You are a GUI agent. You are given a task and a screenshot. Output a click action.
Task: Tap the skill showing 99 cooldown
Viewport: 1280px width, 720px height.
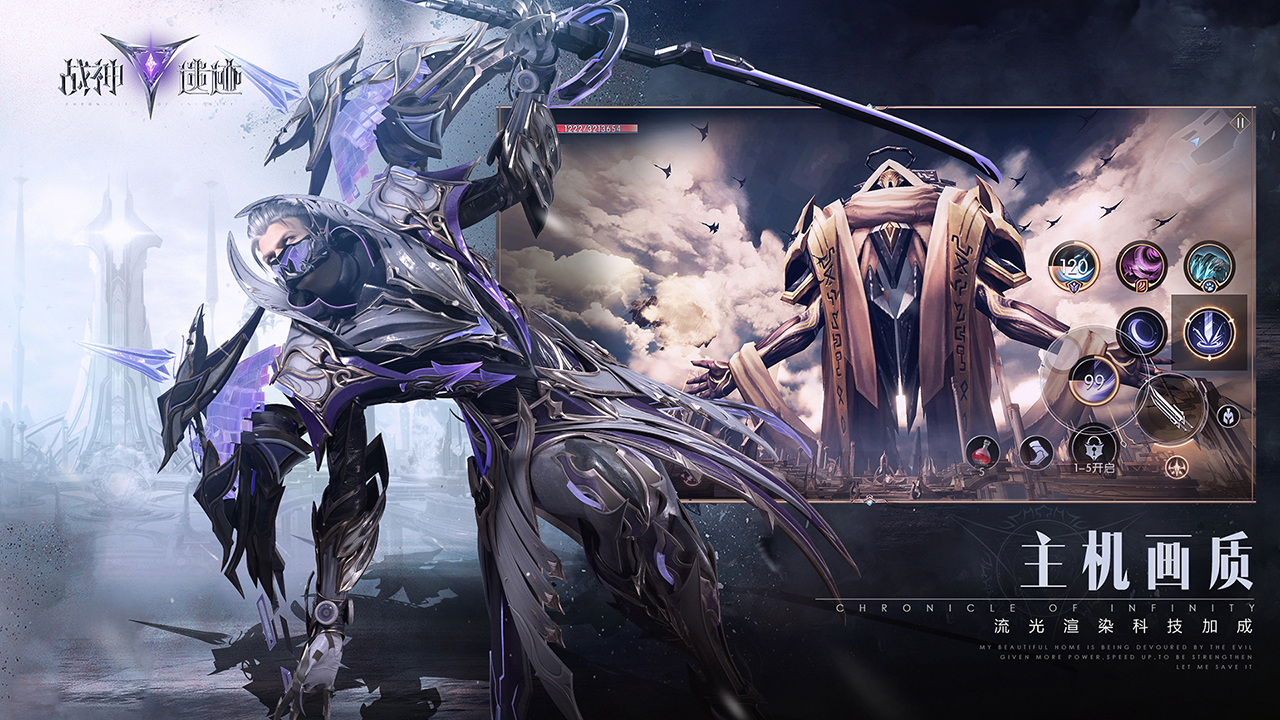pyautogui.click(x=1092, y=381)
